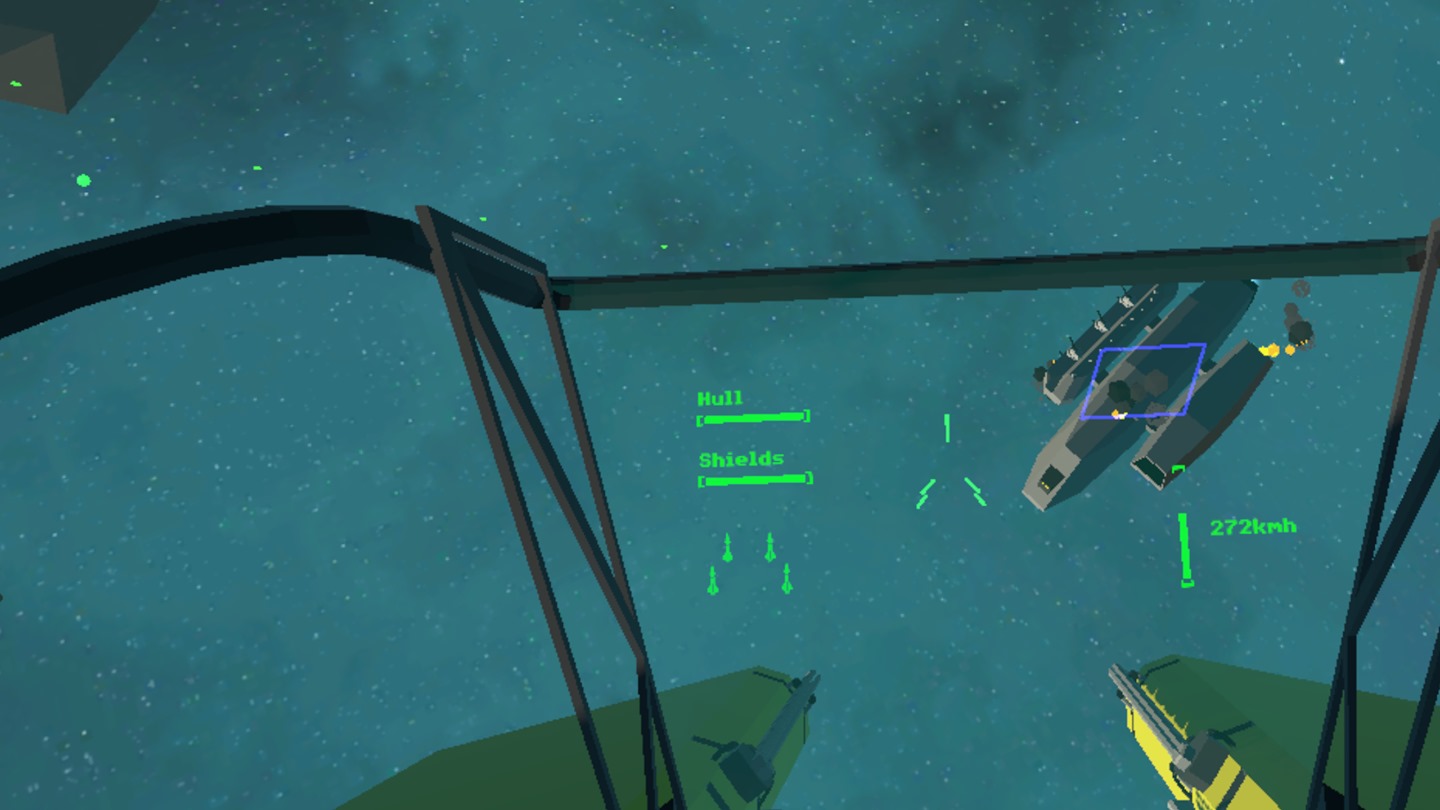The width and height of the screenshot is (1440, 810).
Task: Select the Hull label text
Action: (x=719, y=396)
